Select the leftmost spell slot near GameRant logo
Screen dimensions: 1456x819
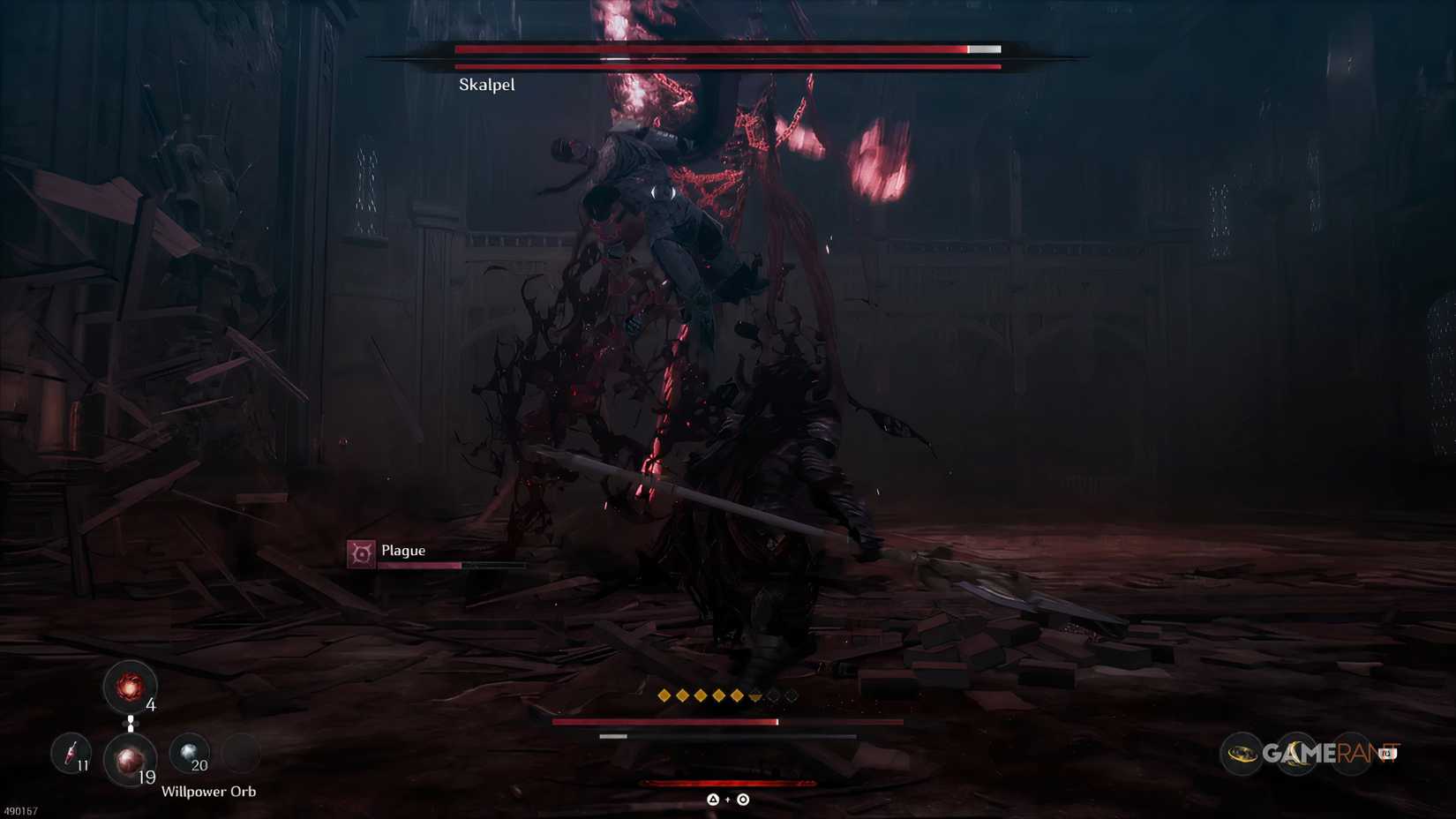1242,752
